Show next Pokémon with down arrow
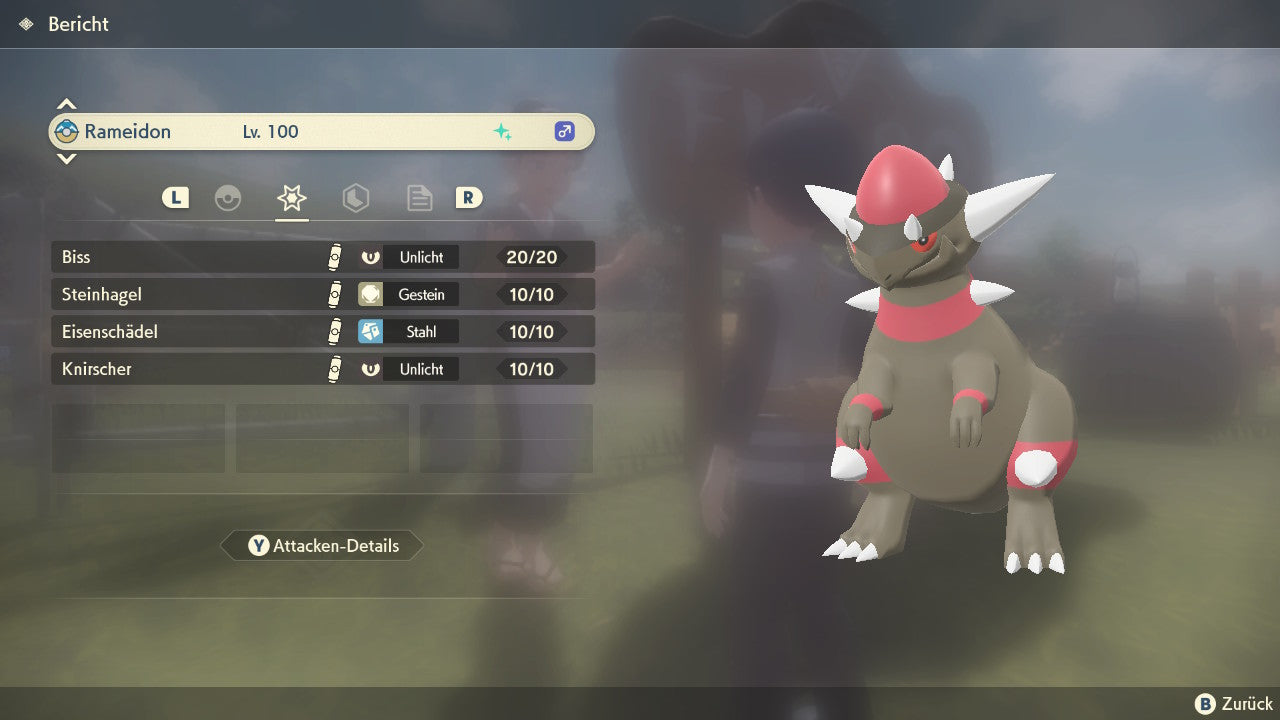Viewport: 1280px width, 720px height. [66, 158]
